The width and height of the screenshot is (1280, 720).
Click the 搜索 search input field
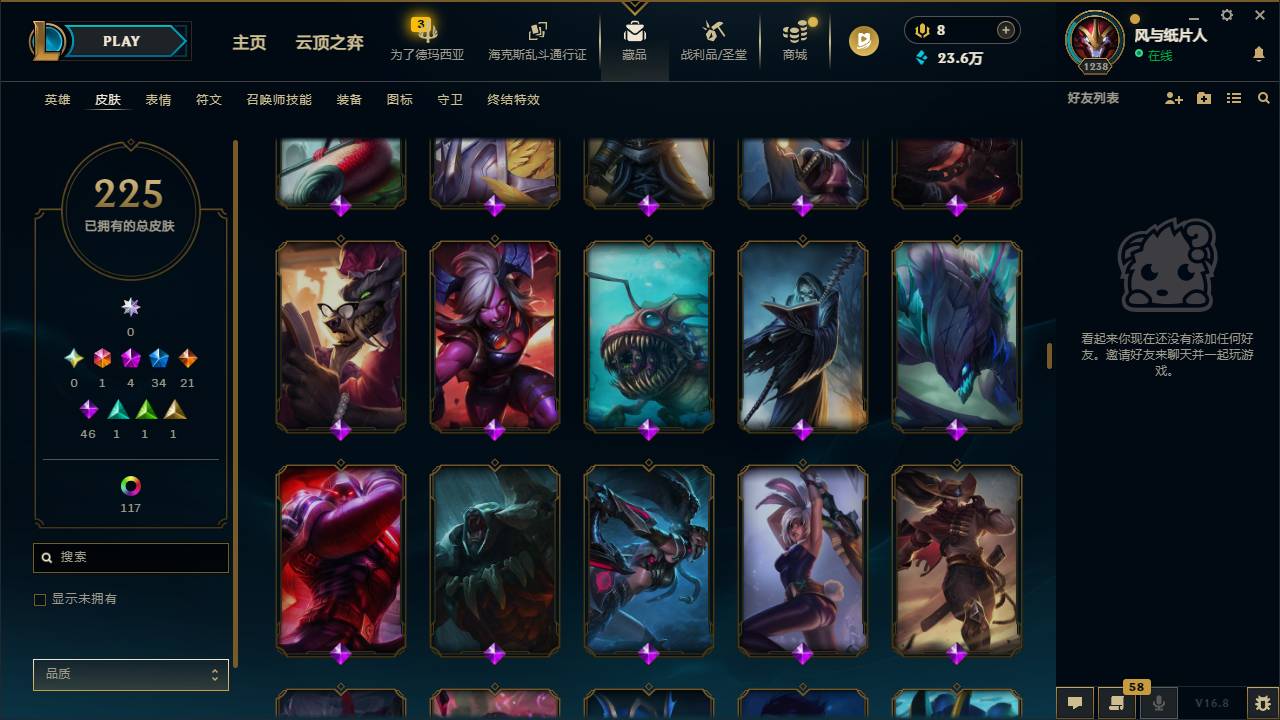pos(130,557)
